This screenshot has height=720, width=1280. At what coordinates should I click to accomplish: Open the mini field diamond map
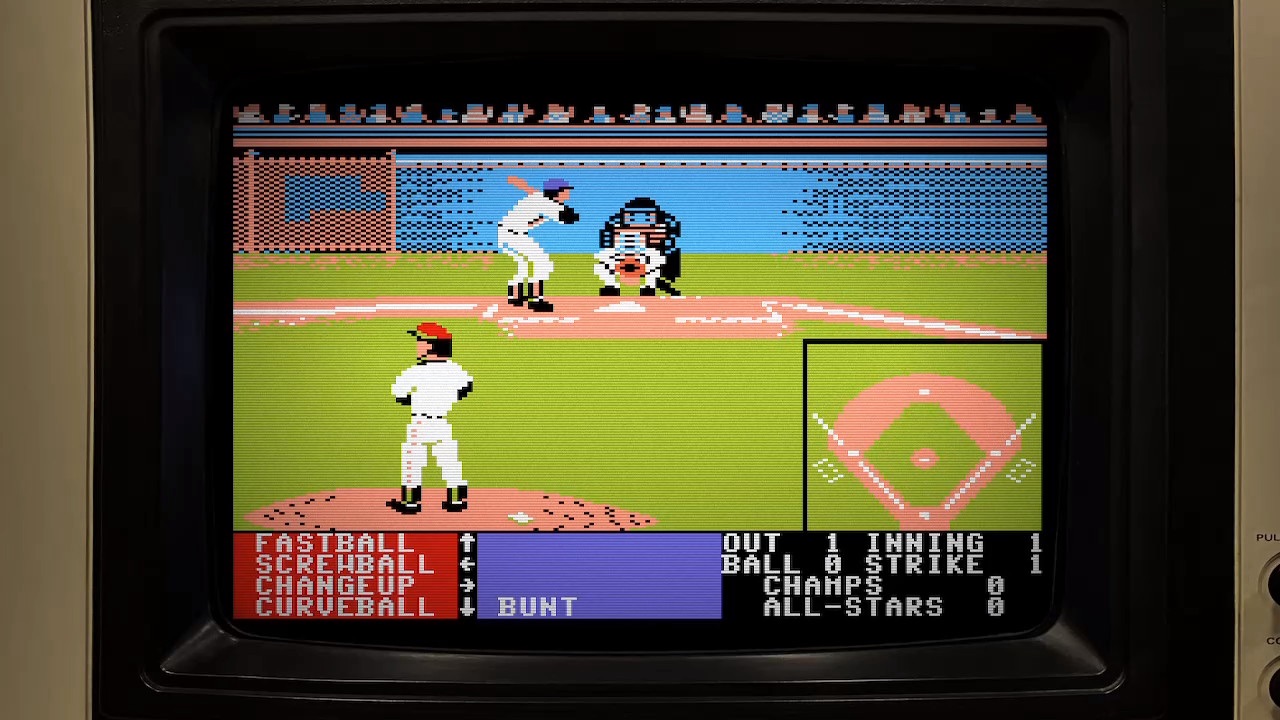tap(923, 435)
